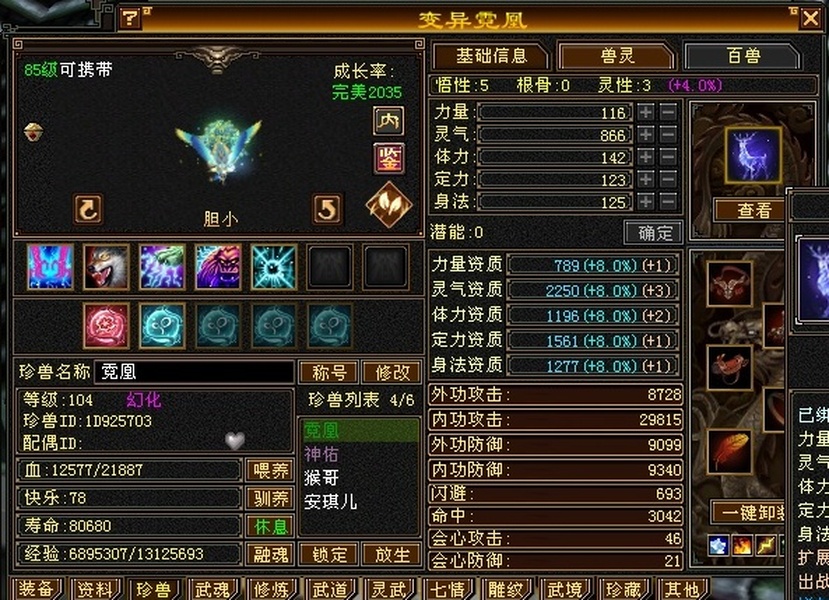Open the 兽灵 tab
Screen dimensions: 829x600
616,56
